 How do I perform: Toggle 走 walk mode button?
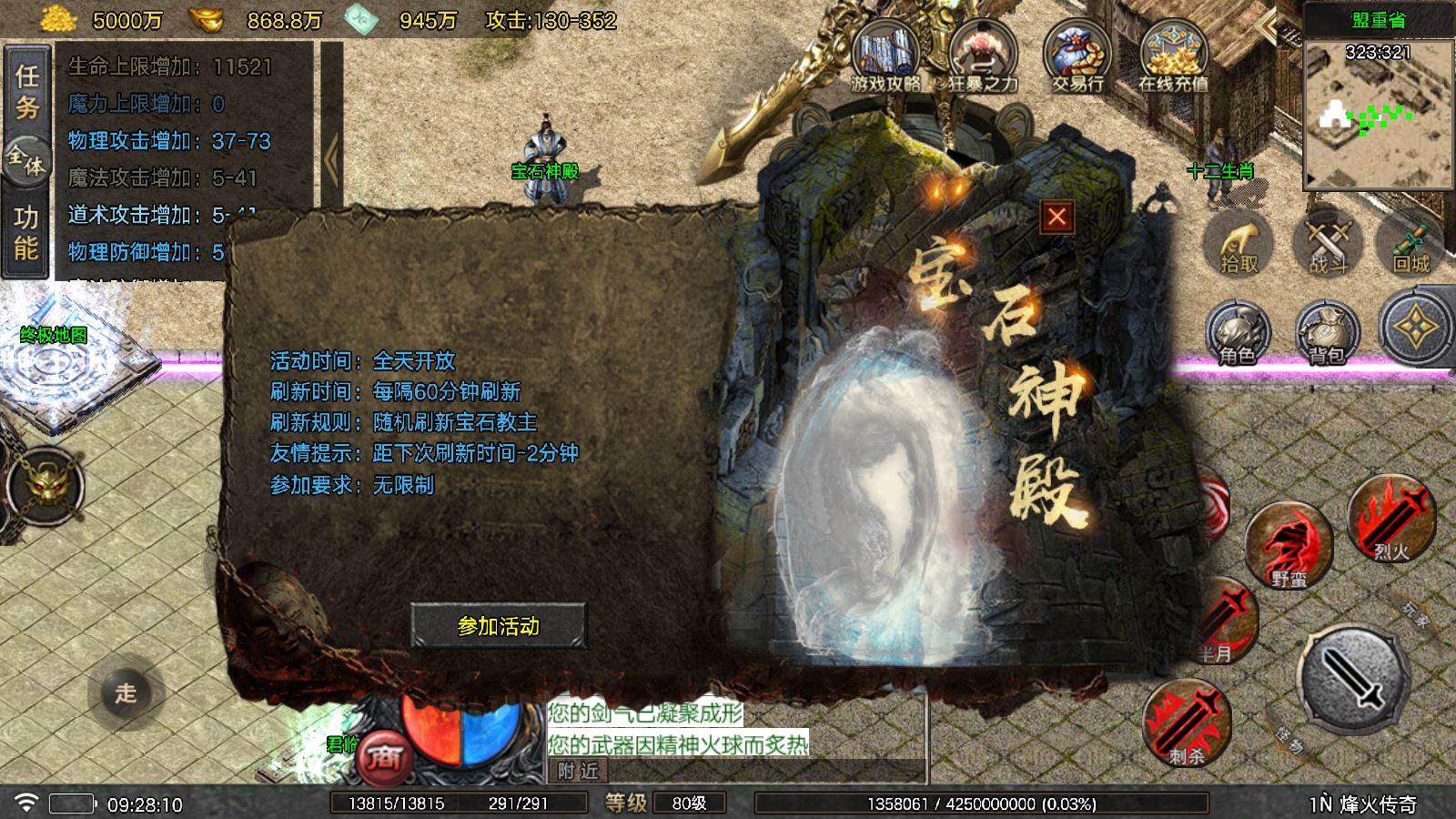pyautogui.click(x=126, y=693)
